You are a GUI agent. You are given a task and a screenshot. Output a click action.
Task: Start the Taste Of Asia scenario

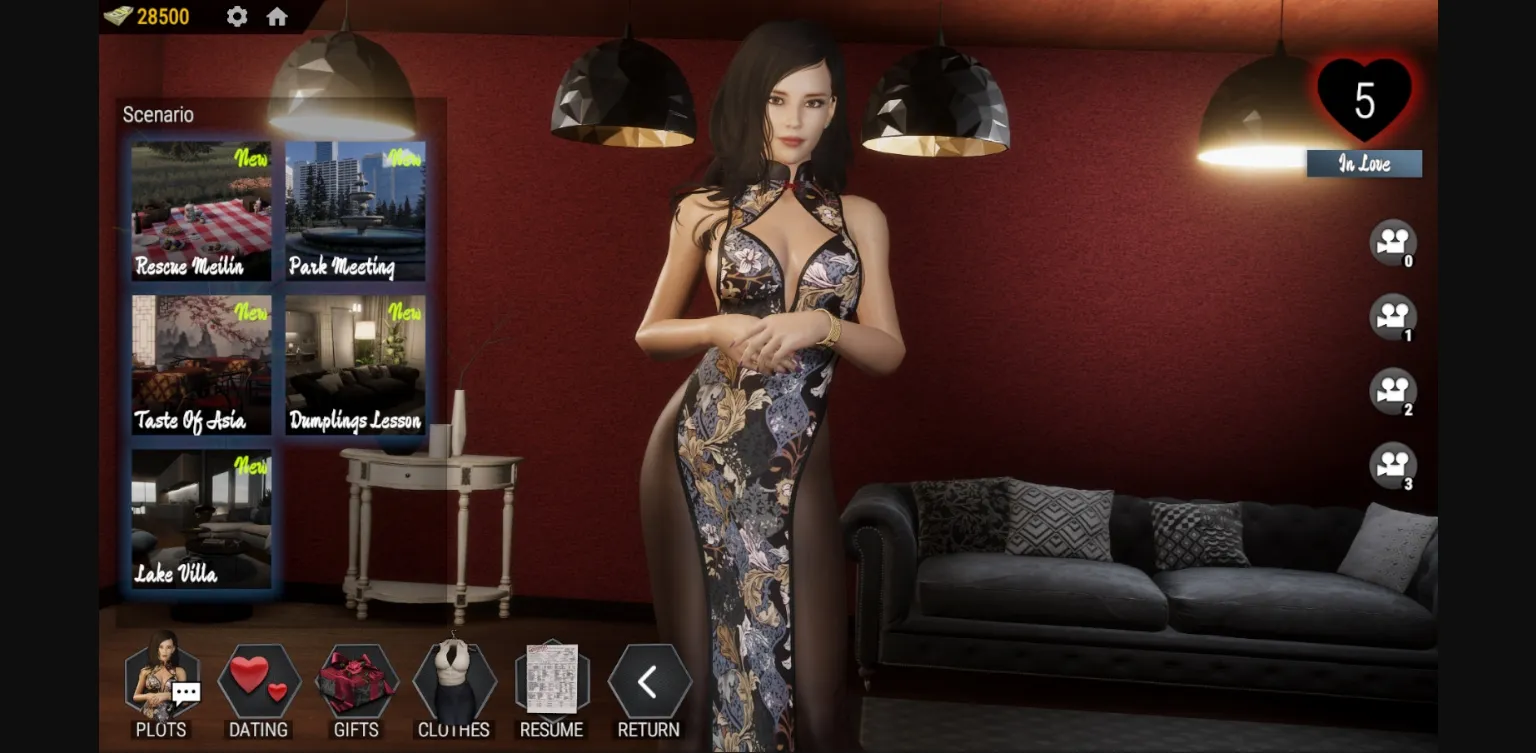tap(200, 364)
